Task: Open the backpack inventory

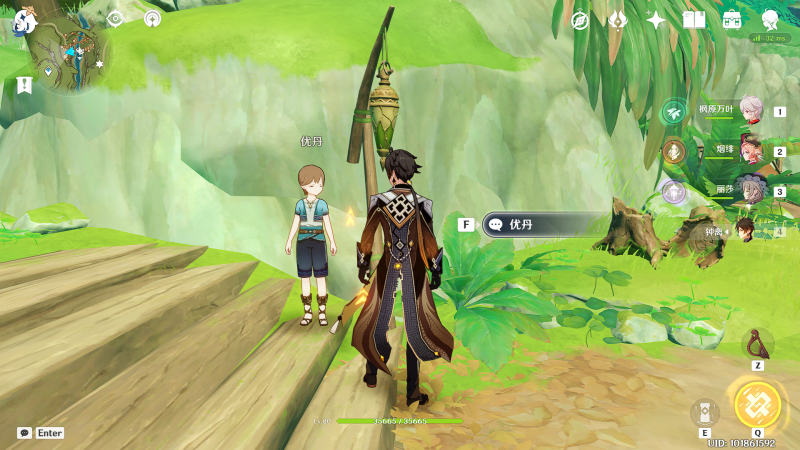Action: (732, 20)
